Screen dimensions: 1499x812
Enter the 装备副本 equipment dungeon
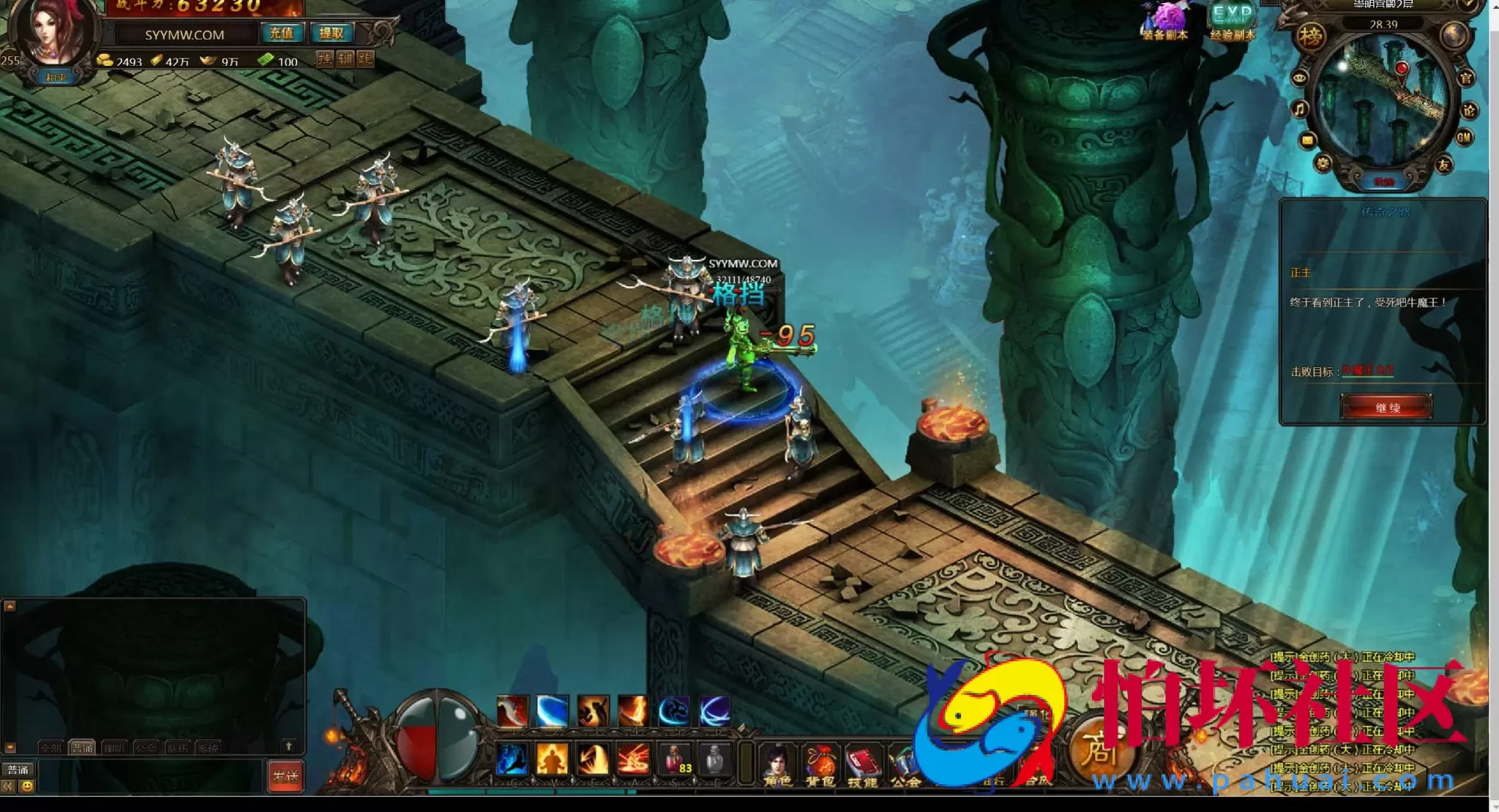[x=1165, y=20]
